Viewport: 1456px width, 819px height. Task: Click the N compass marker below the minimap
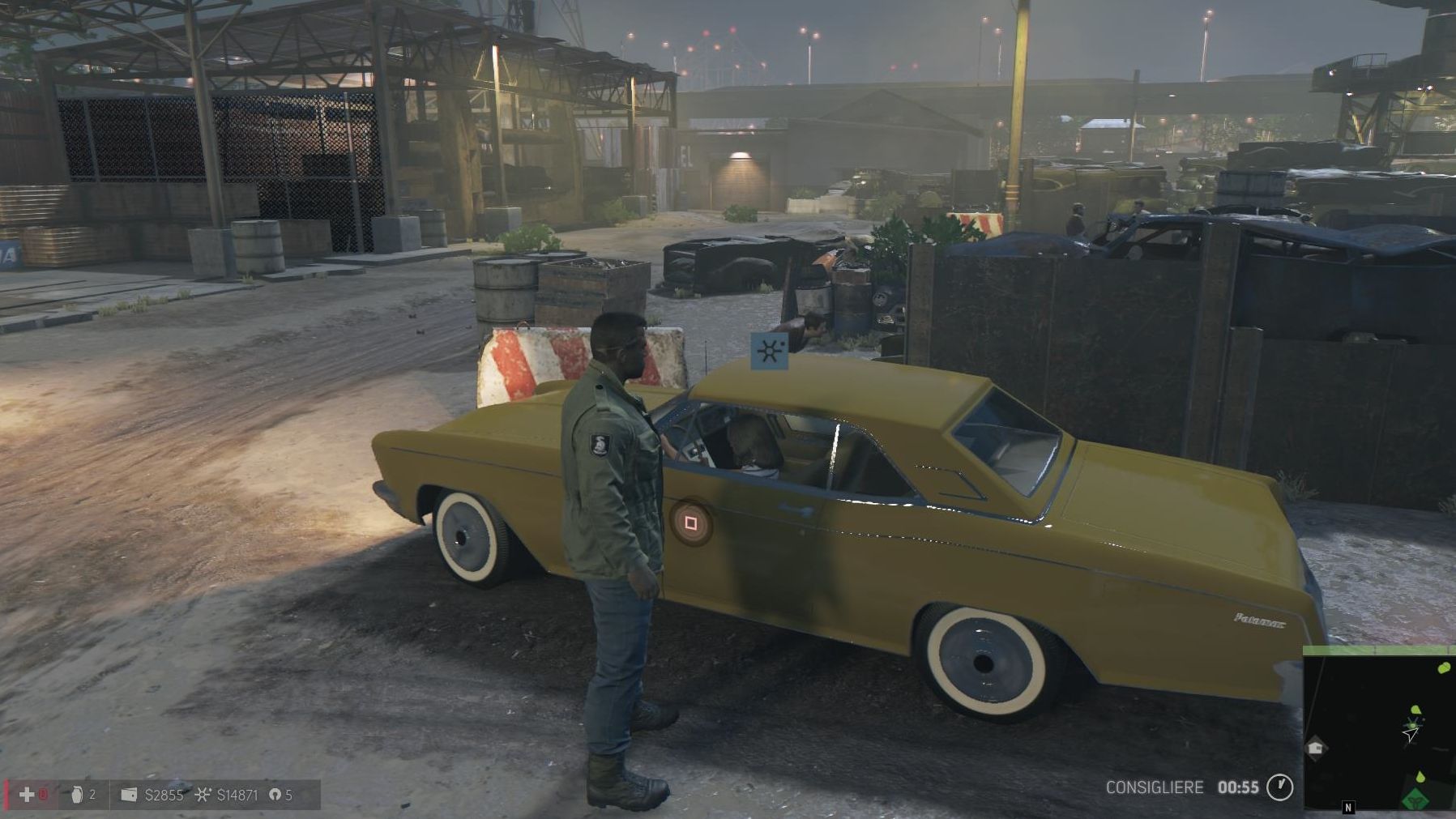click(x=1347, y=808)
